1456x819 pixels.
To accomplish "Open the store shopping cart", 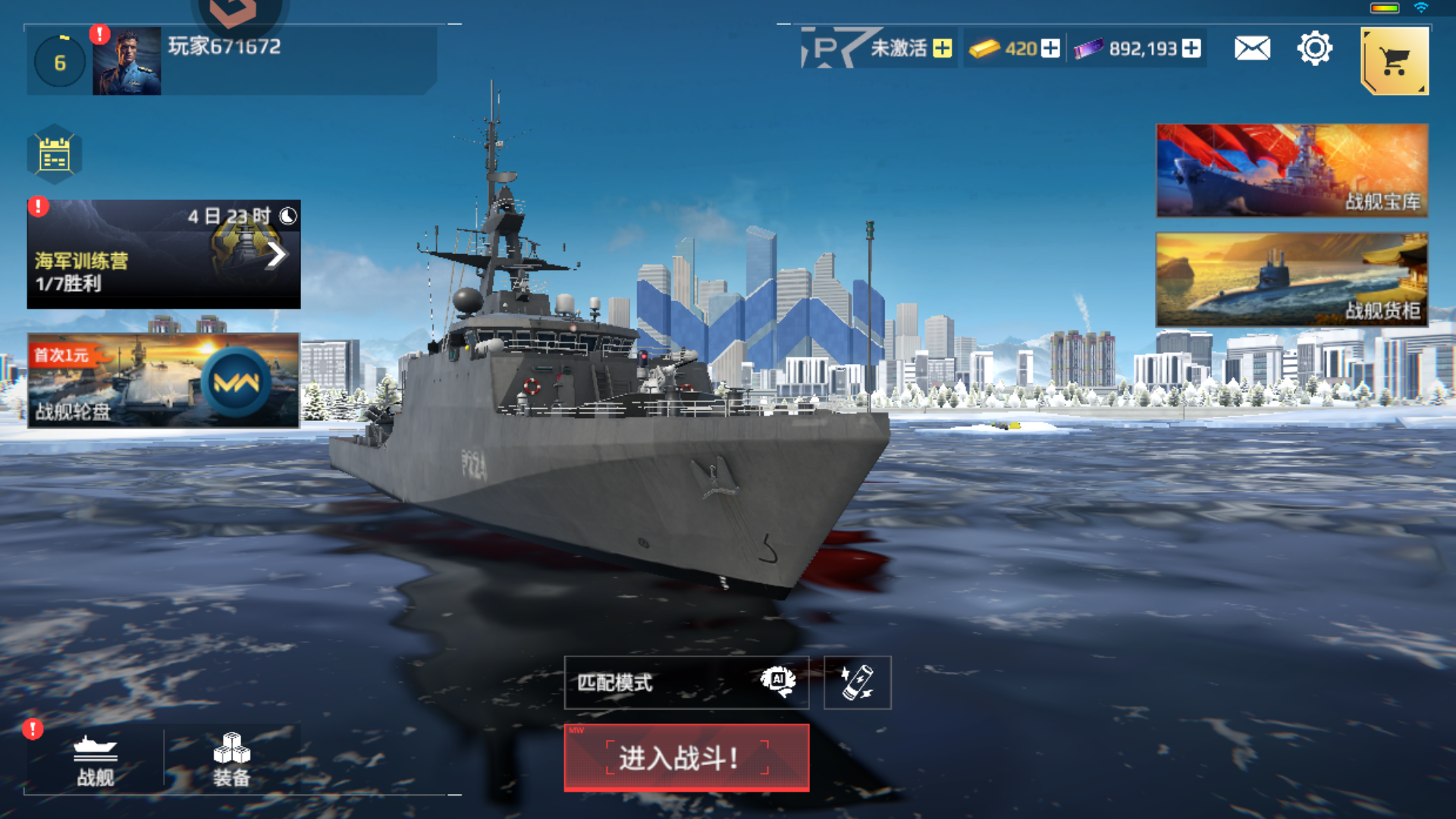I will tap(1394, 61).
